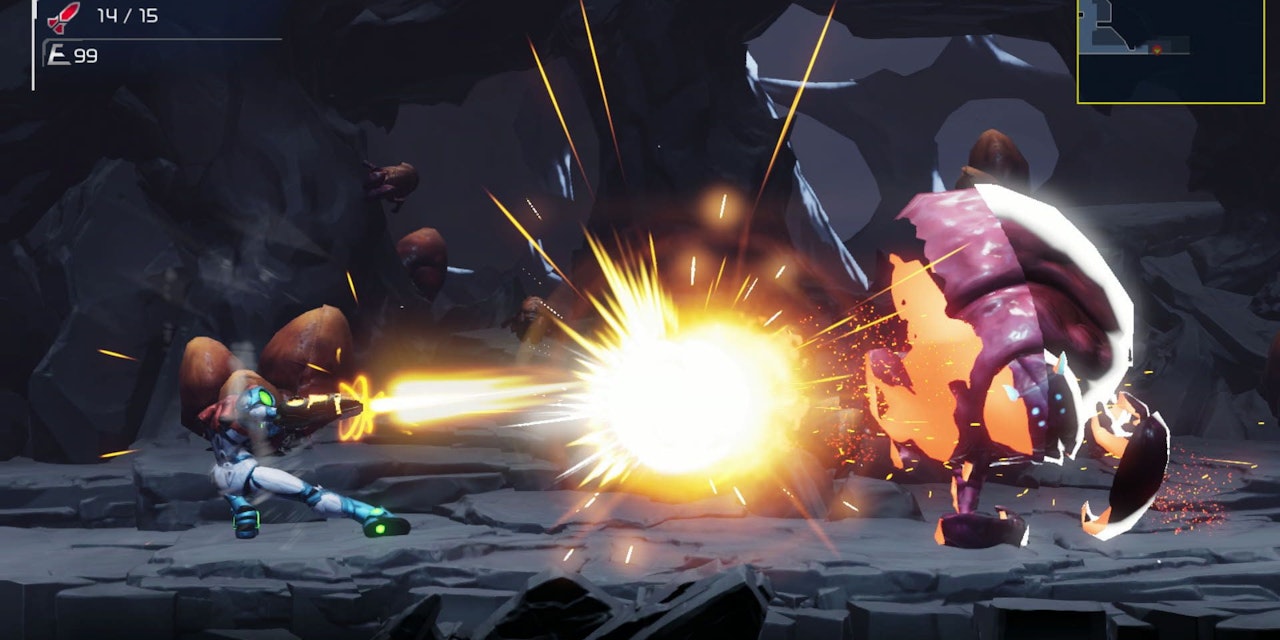Select the red missile icon
Image resolution: width=1280 pixels, height=640 pixels.
tap(65, 15)
